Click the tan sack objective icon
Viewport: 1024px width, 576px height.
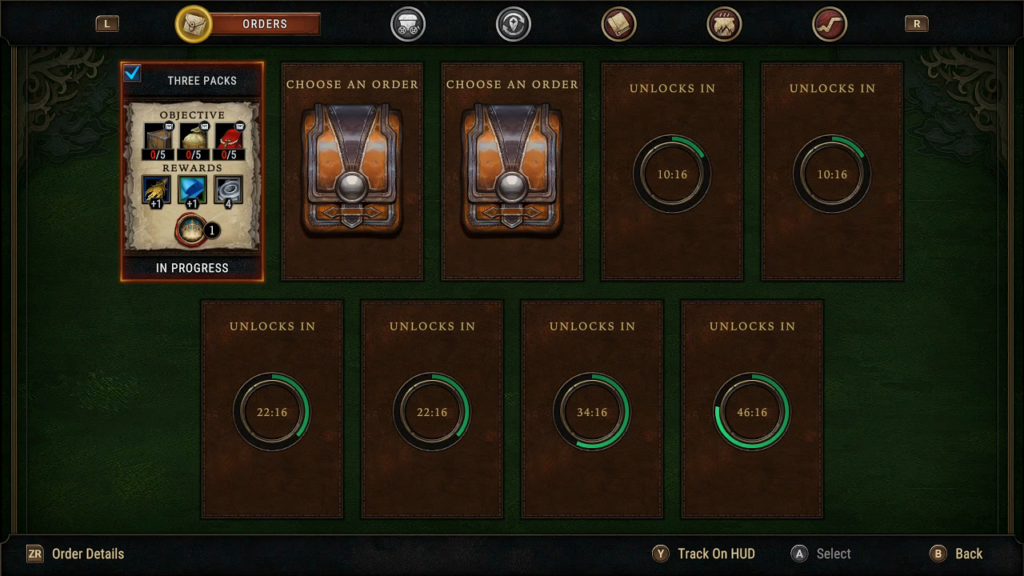pos(193,138)
